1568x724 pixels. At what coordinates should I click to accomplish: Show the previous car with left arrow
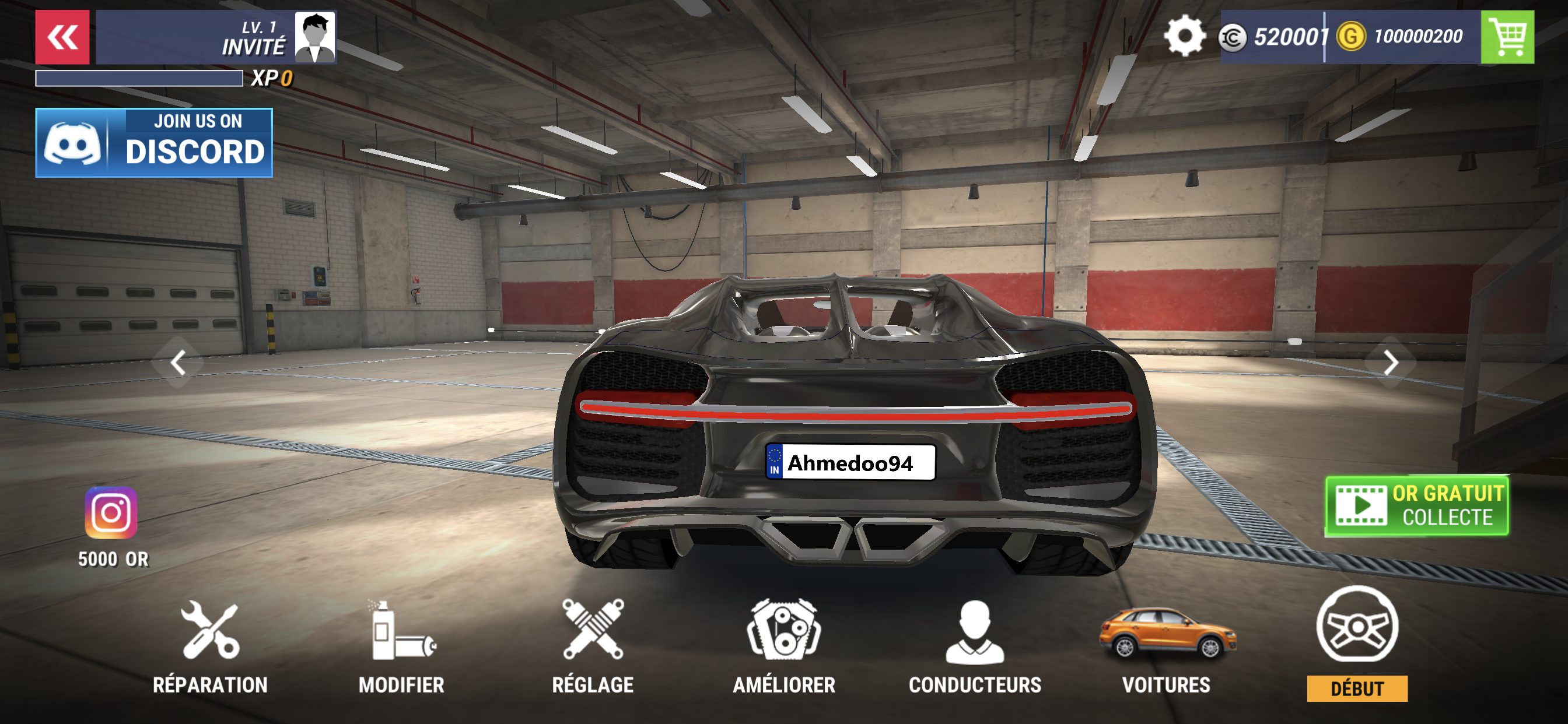click(178, 363)
